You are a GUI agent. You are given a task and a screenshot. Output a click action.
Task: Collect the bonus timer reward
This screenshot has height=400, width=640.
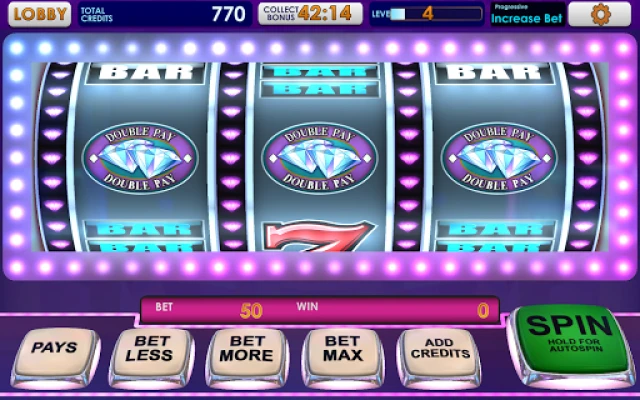coord(311,14)
